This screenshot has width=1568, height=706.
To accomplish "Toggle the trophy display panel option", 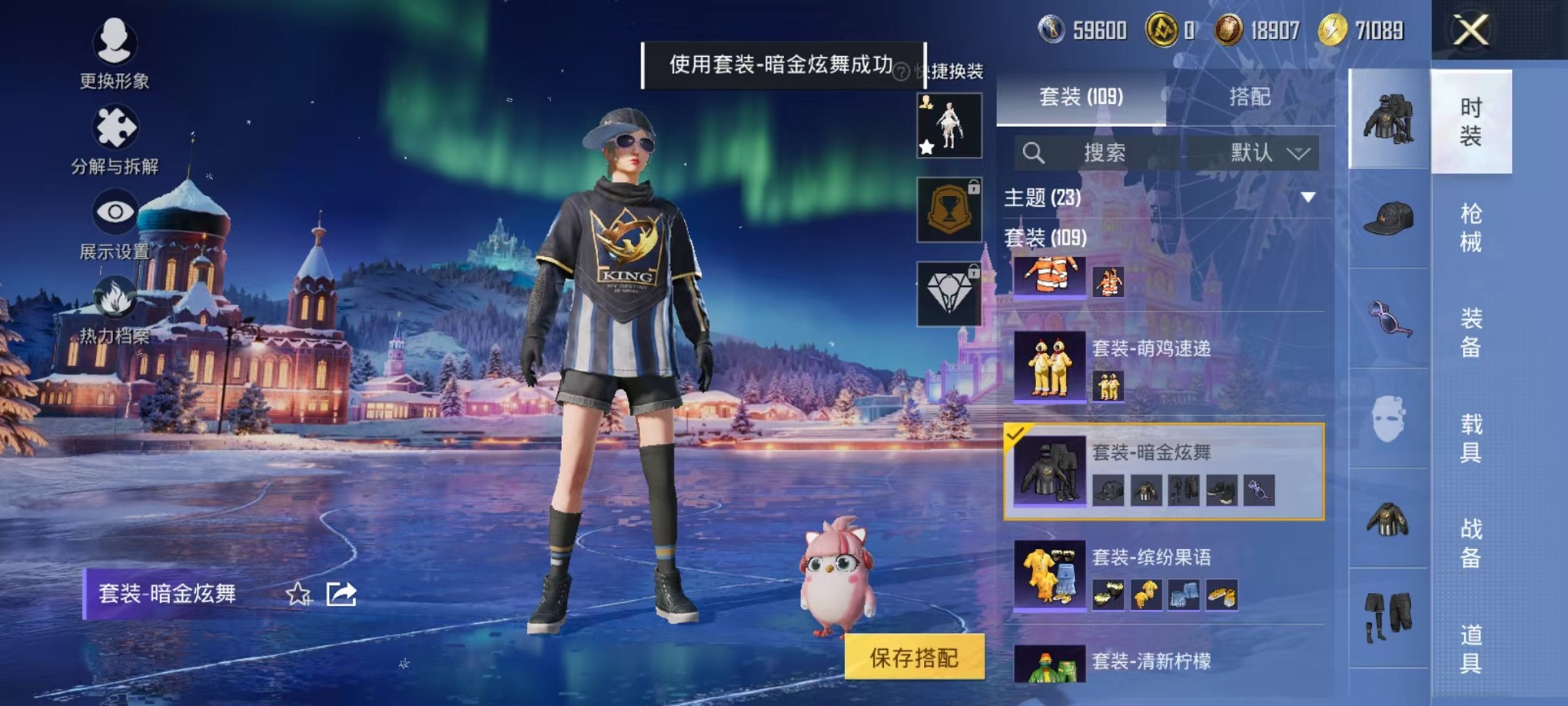I will pyautogui.click(x=949, y=210).
